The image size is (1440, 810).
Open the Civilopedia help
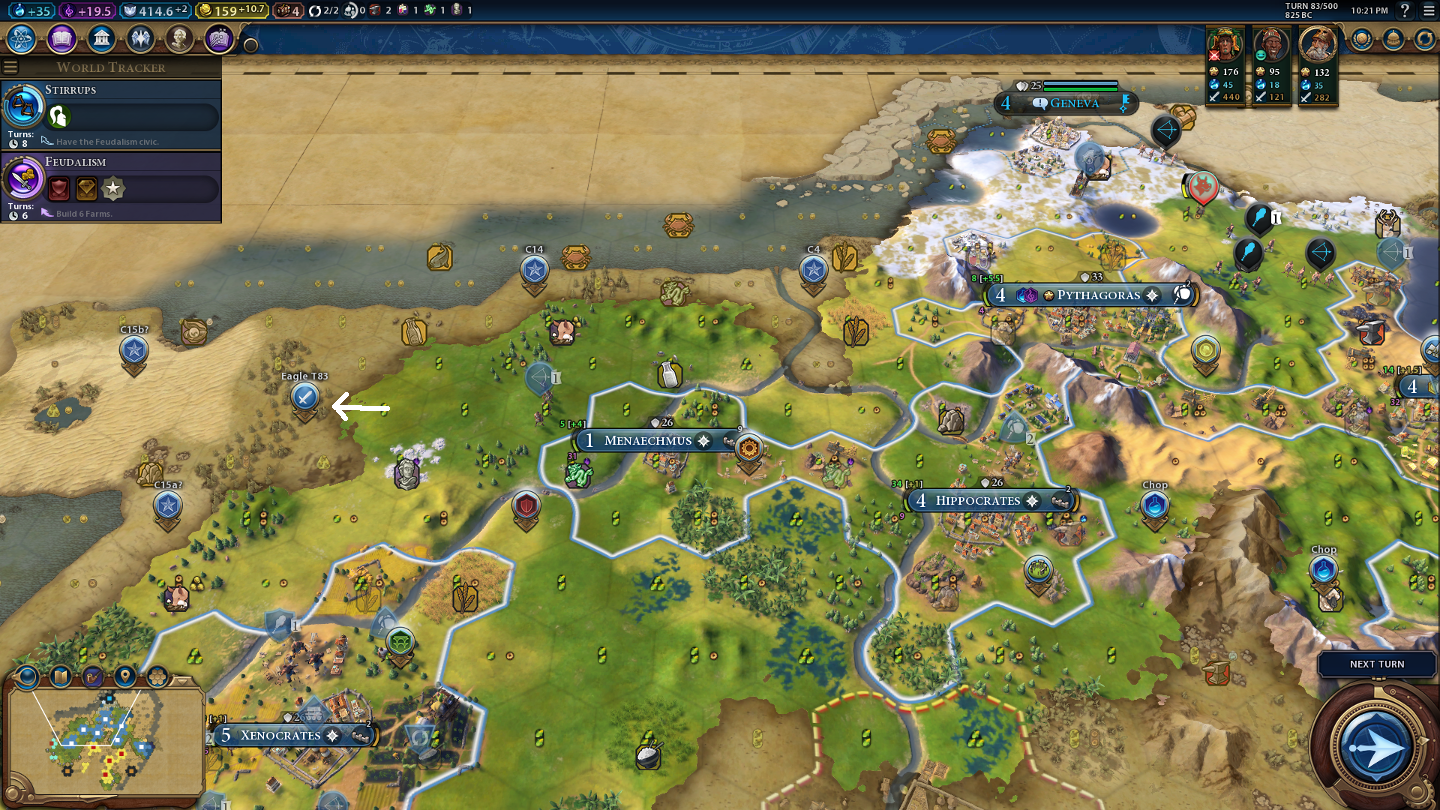(1405, 11)
